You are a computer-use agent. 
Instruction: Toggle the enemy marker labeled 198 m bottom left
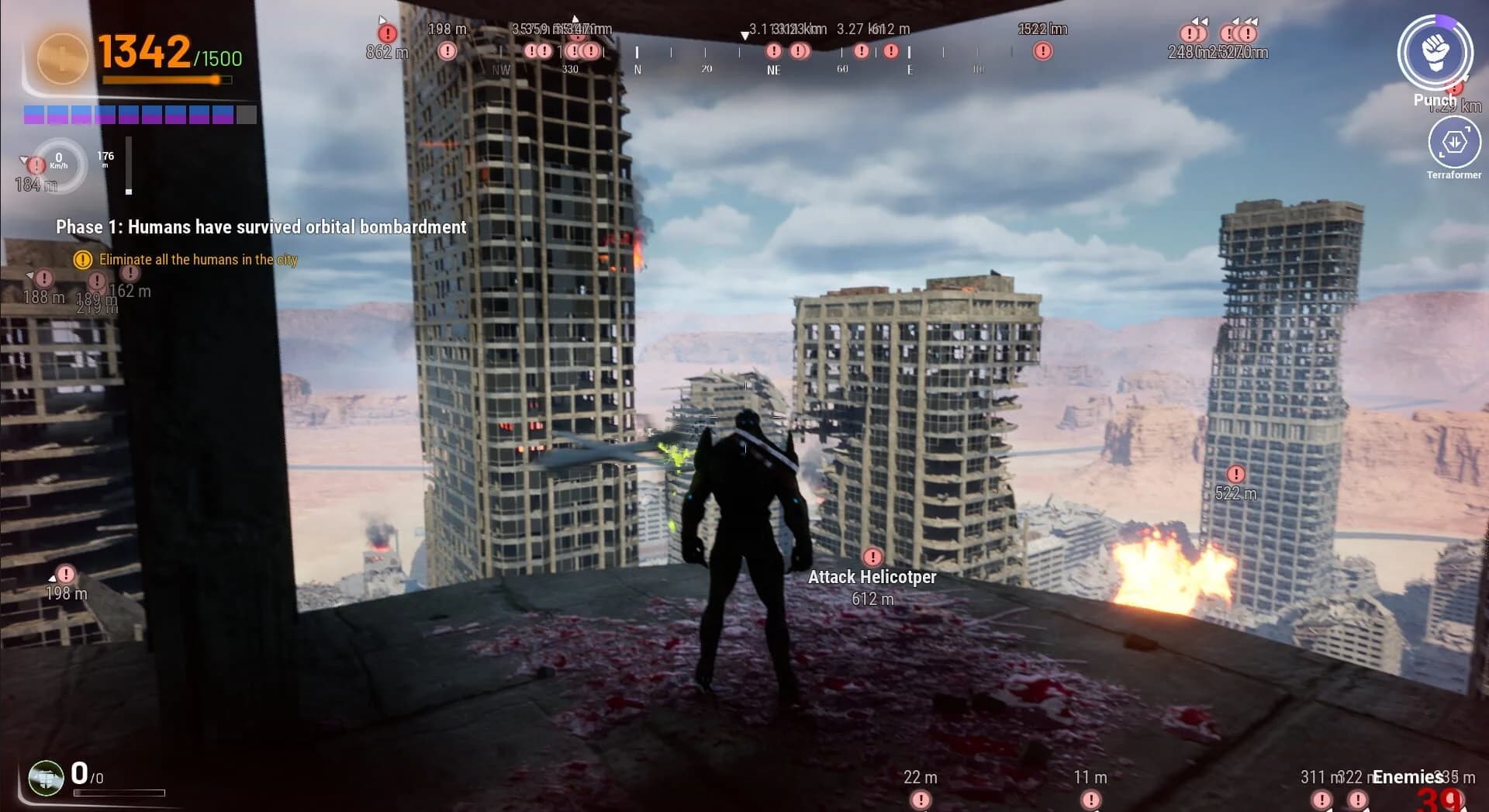[x=64, y=574]
